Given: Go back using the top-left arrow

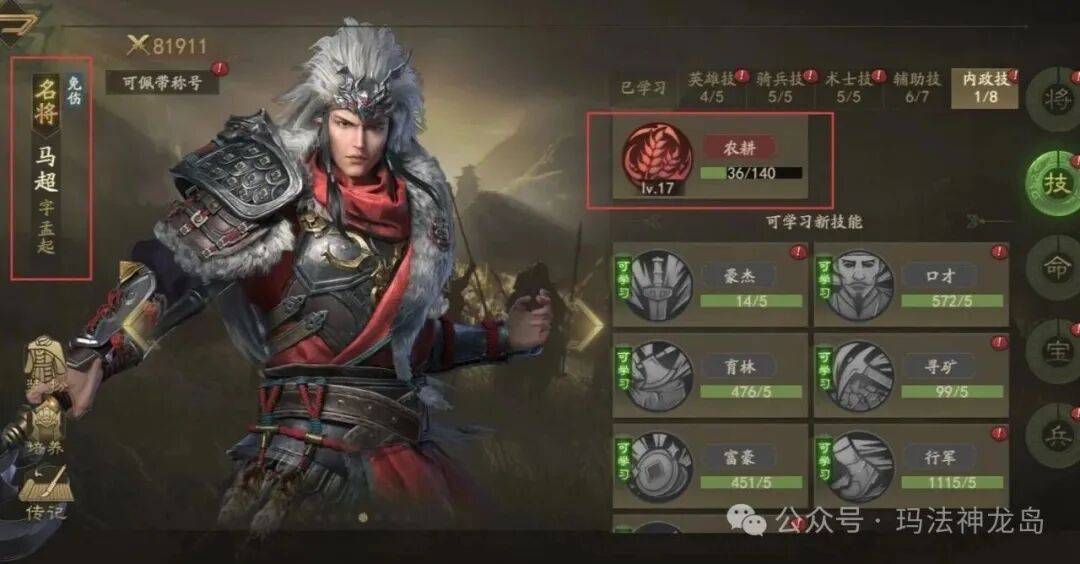Looking at the screenshot, I should [20, 22].
